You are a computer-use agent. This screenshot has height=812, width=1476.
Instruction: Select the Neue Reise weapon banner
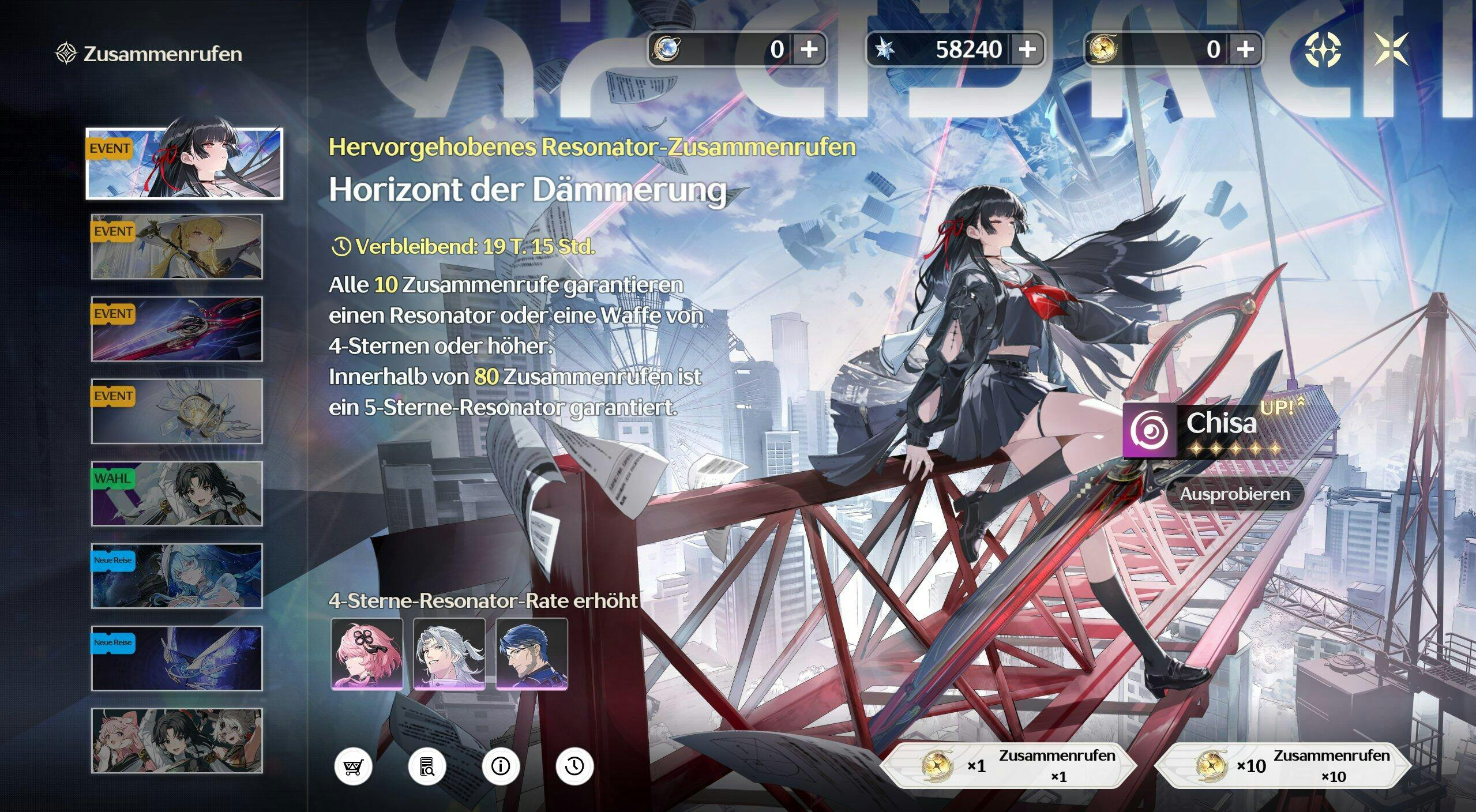[176, 659]
